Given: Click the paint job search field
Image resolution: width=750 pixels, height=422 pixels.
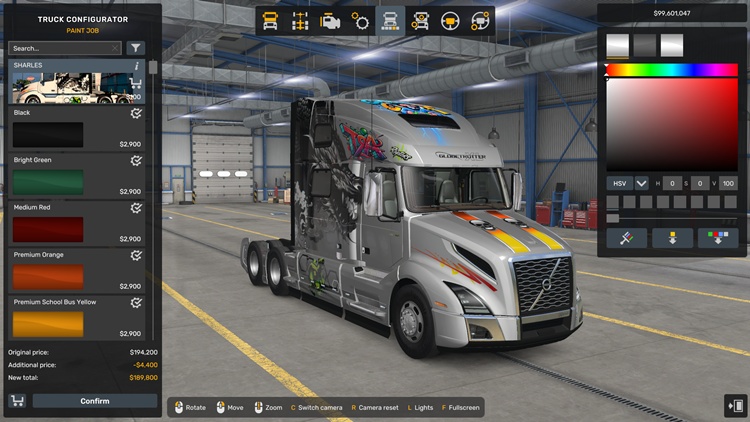Looking at the screenshot, I should click(64, 48).
